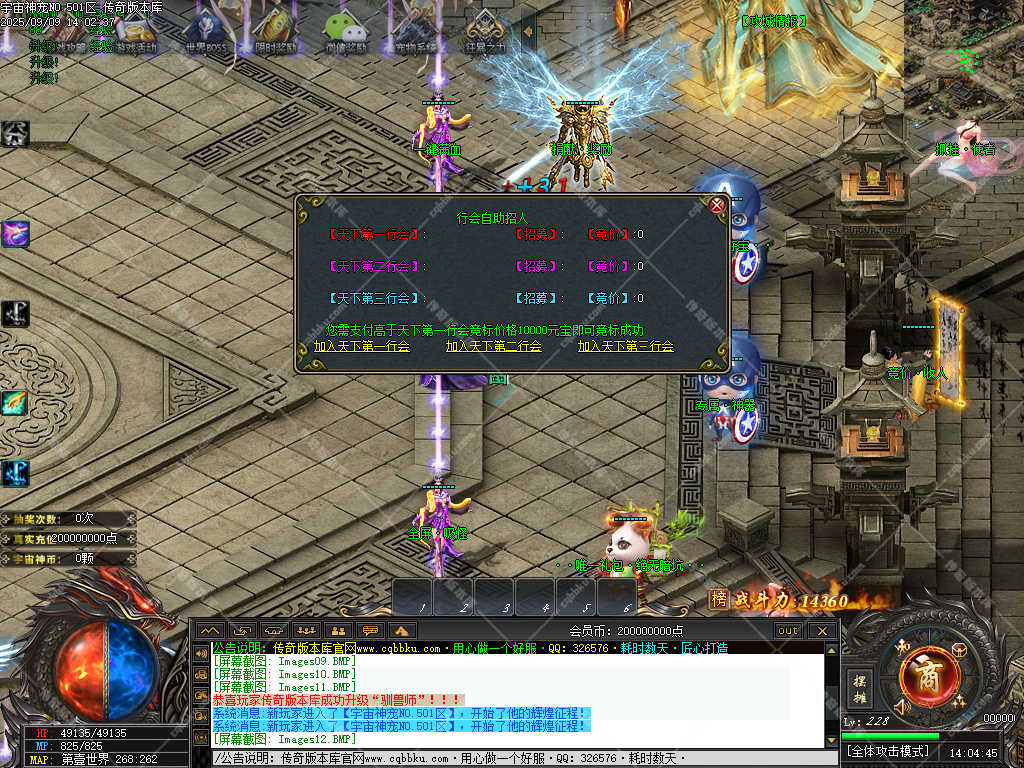Click the link 加入天下第一行会
This screenshot has width=1024, height=768.
(361, 346)
